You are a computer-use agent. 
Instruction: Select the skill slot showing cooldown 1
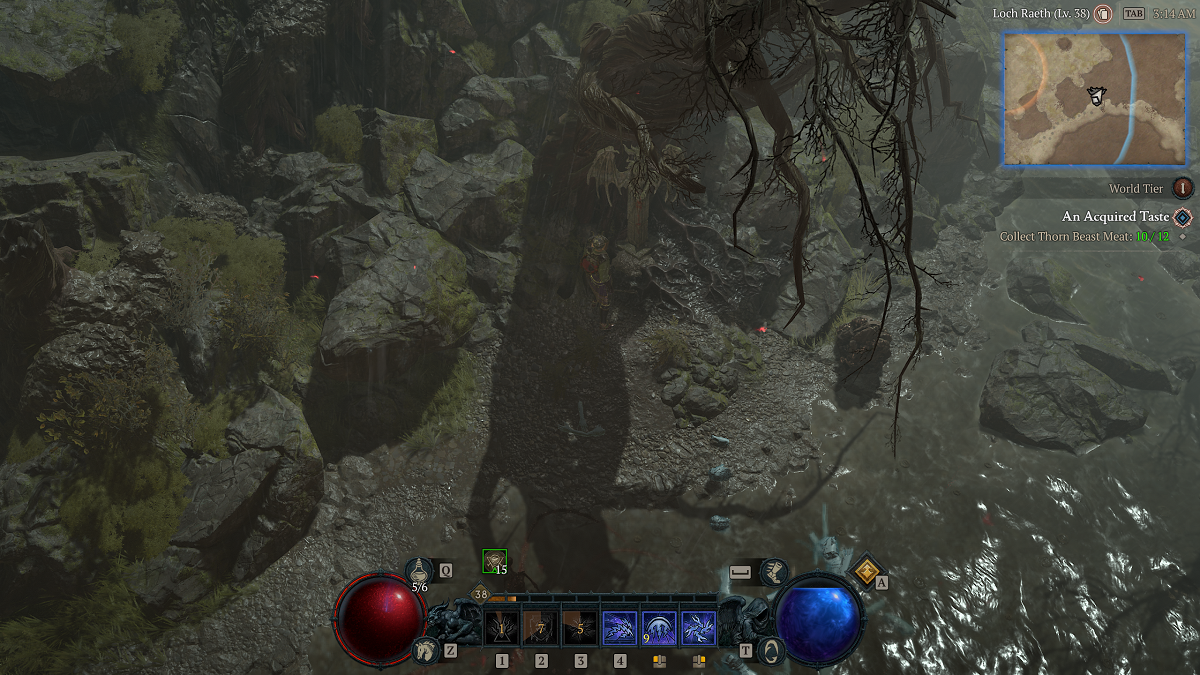coord(501,628)
